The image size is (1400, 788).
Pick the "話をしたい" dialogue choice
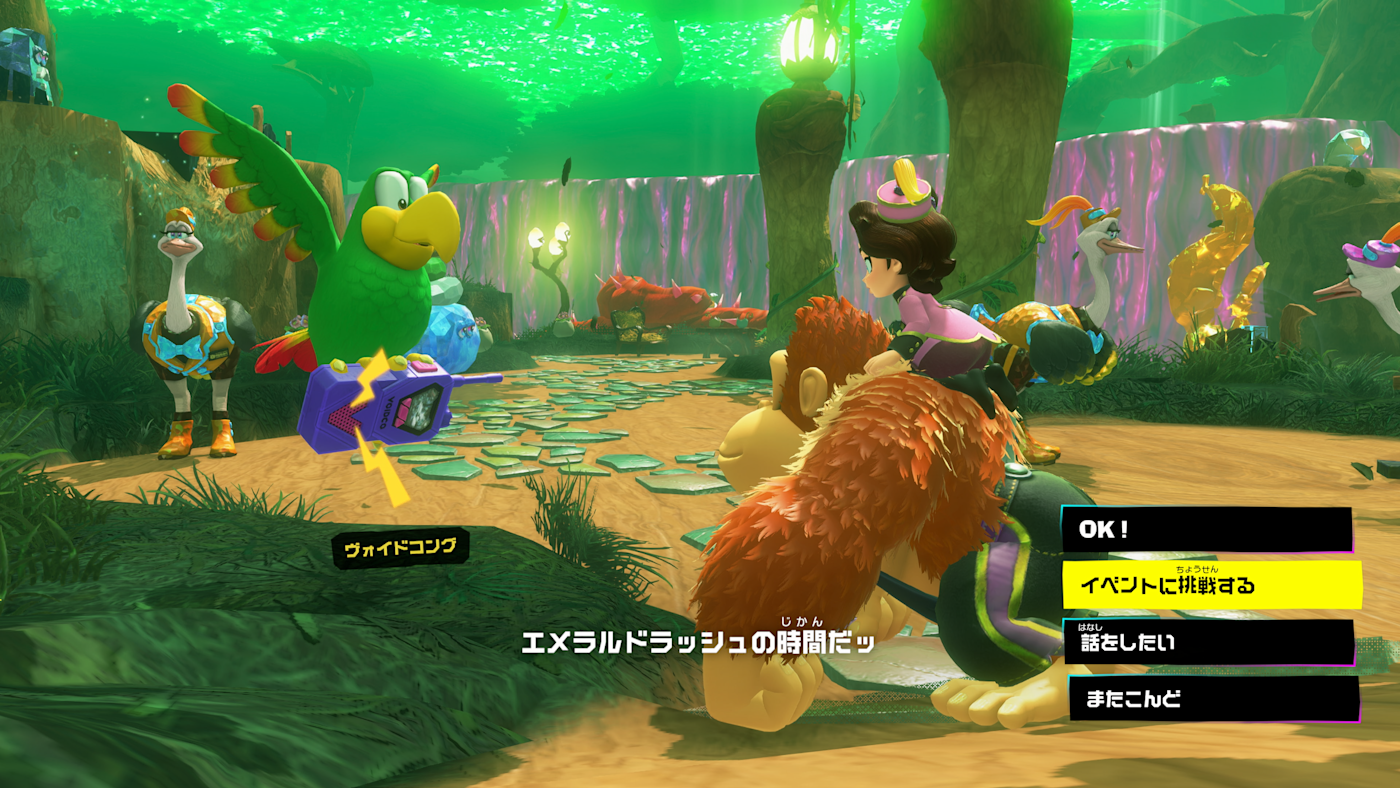coord(1208,642)
